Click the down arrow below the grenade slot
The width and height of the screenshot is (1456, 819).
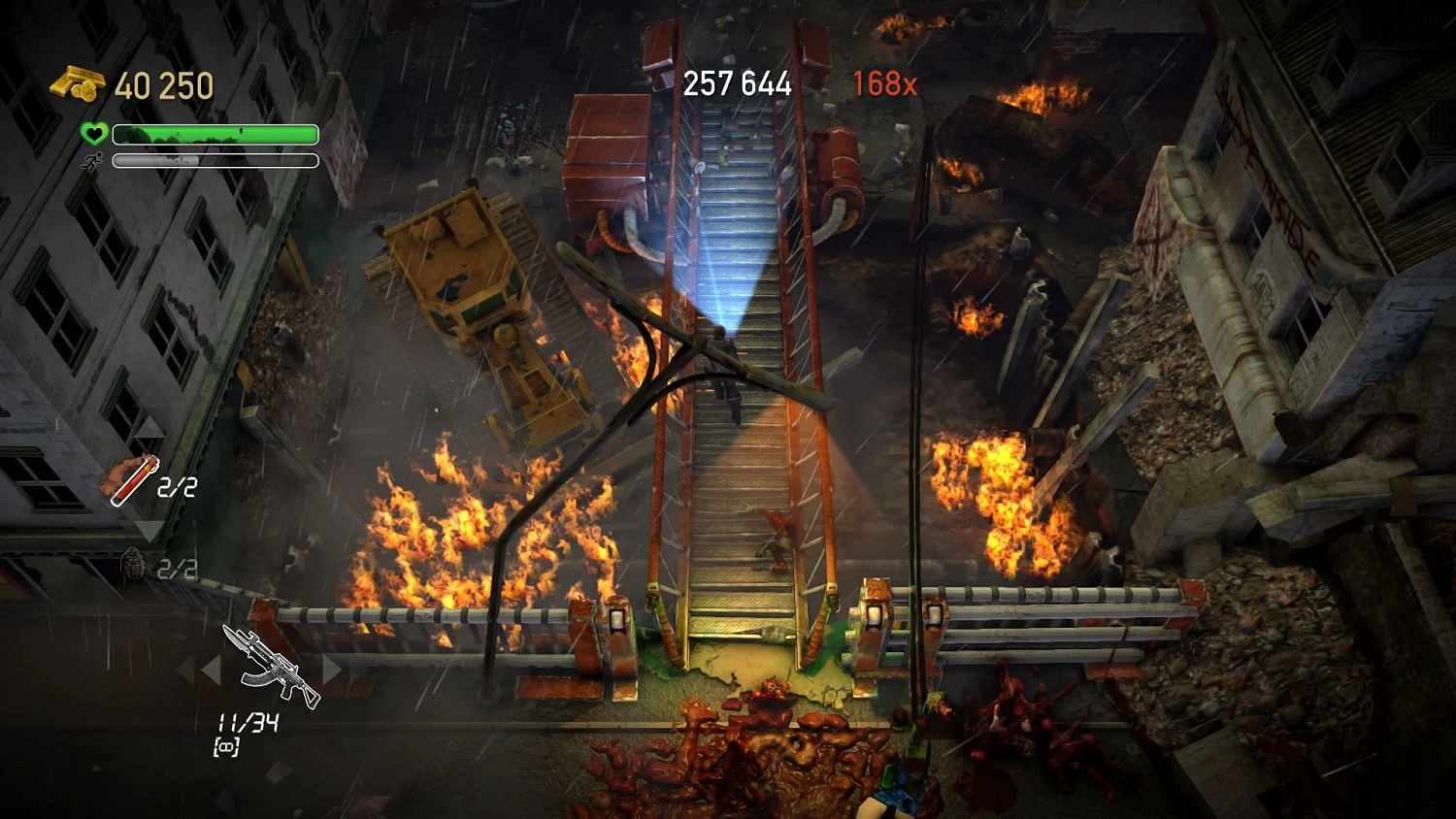tap(148, 529)
